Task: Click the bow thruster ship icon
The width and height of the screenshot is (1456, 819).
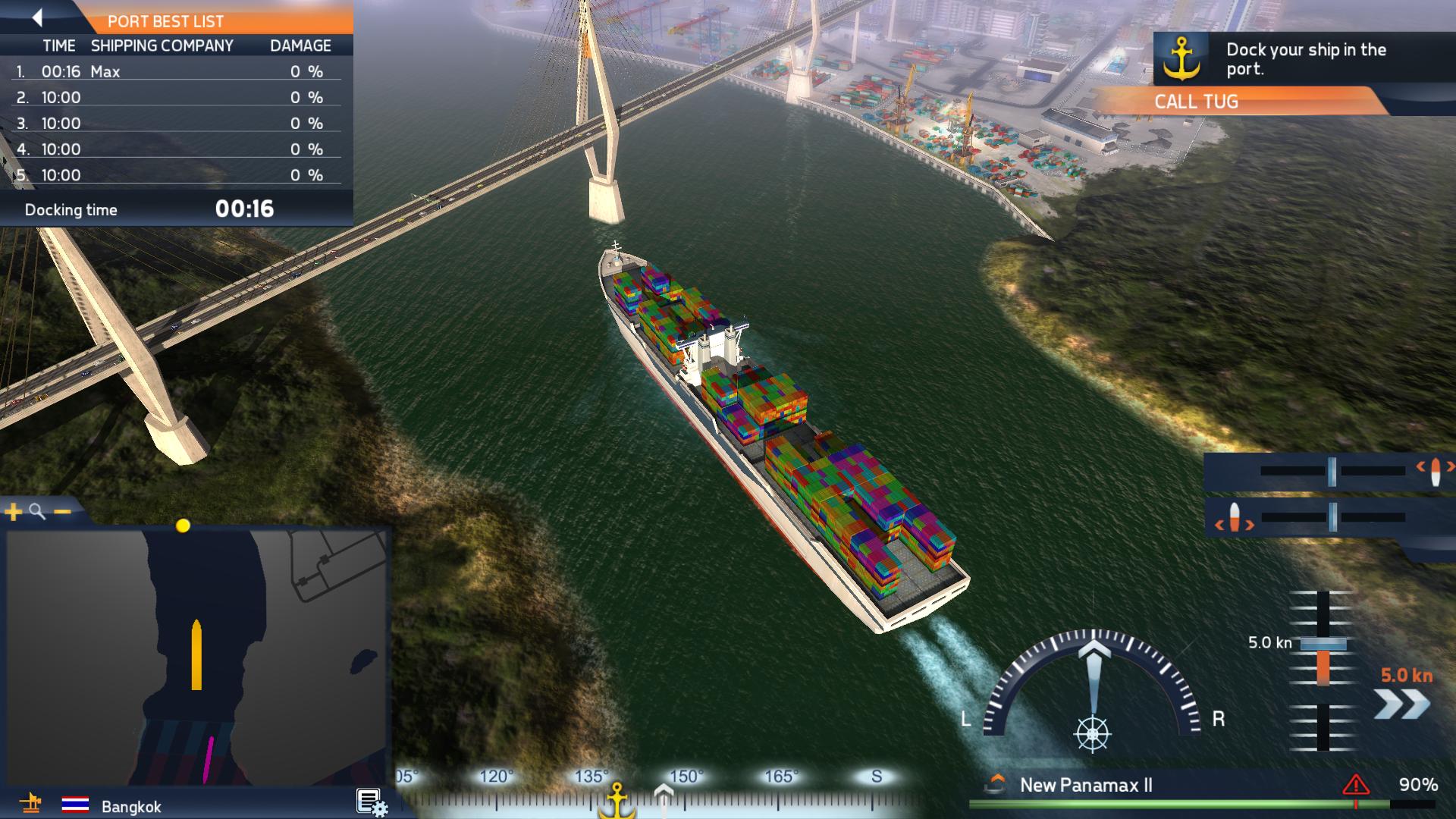Action: [1436, 472]
